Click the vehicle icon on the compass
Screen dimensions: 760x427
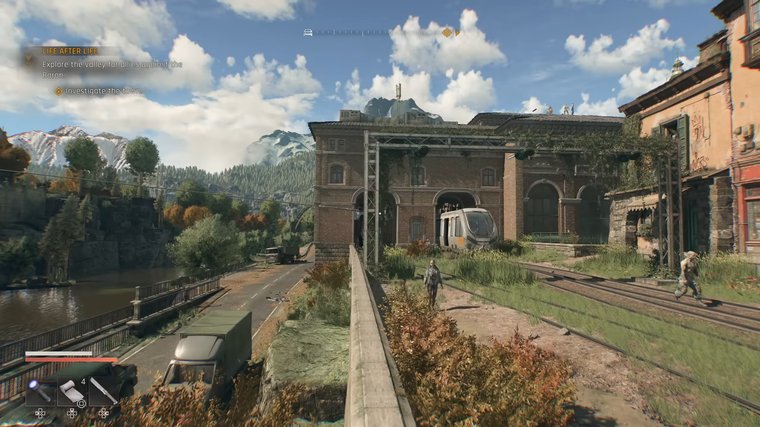point(309,32)
